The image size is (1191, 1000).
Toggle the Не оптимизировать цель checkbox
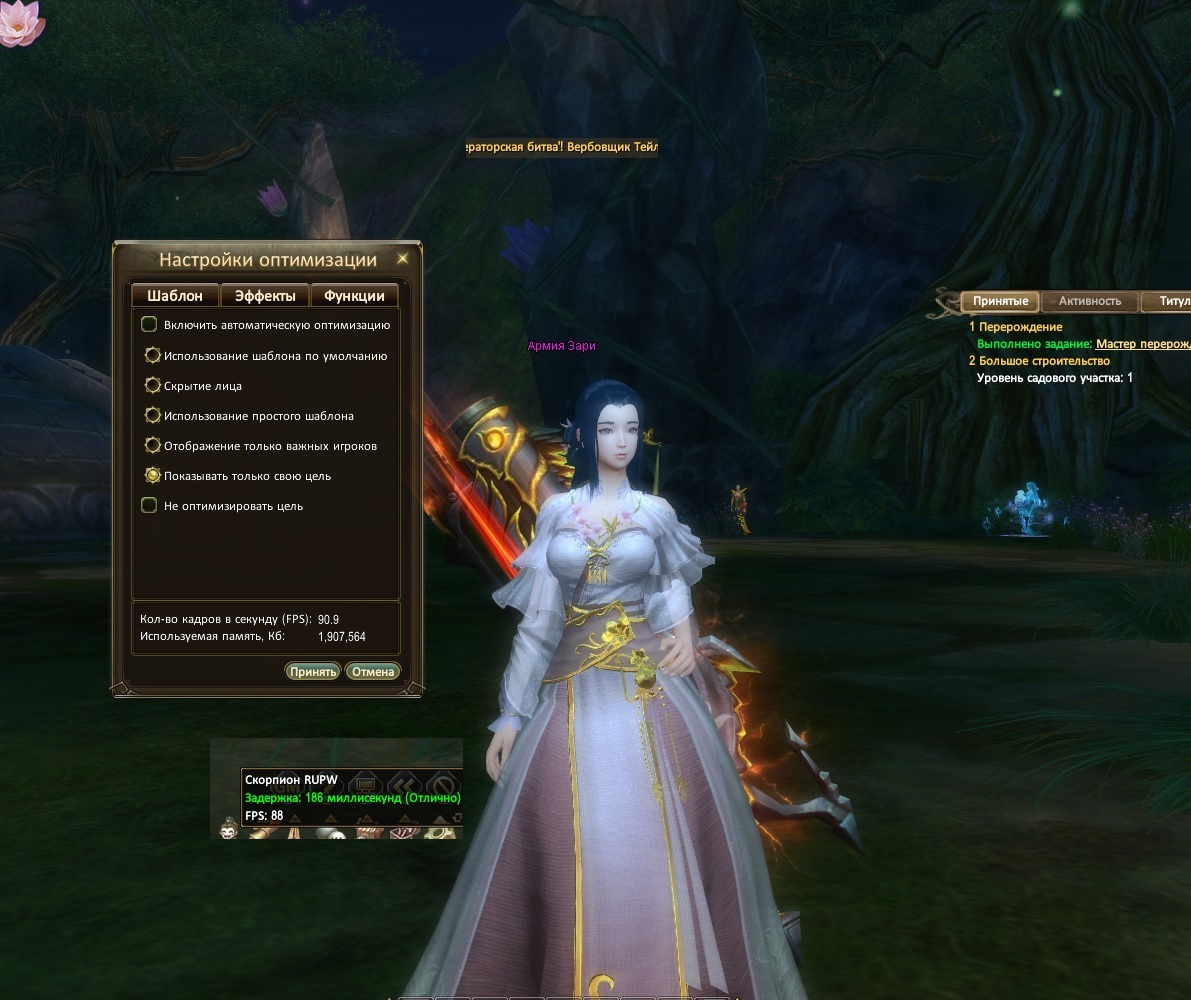[x=150, y=506]
